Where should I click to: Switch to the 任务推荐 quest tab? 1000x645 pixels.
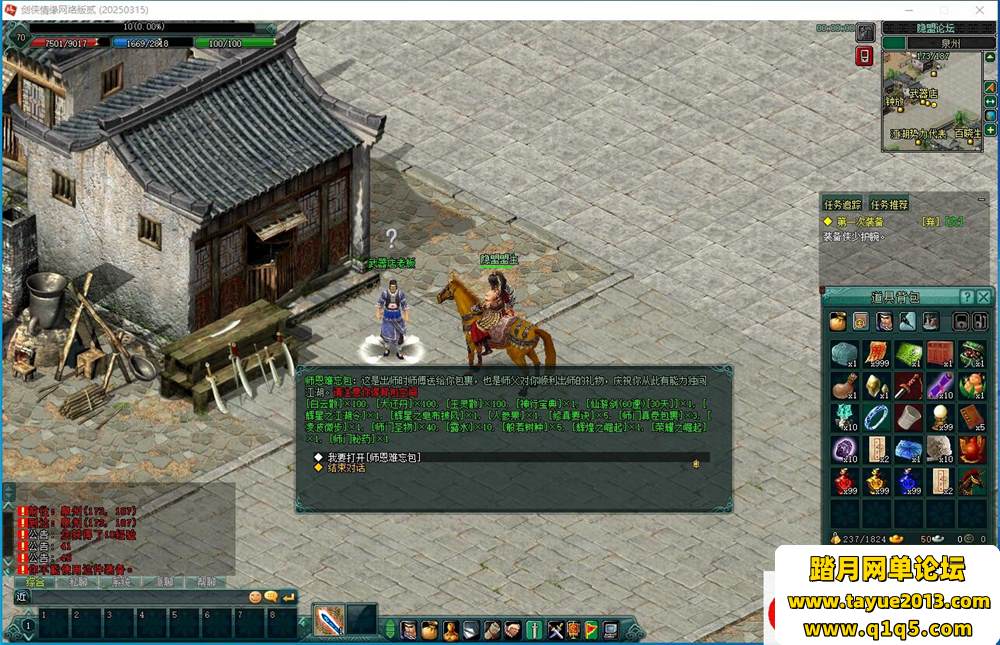(x=889, y=205)
